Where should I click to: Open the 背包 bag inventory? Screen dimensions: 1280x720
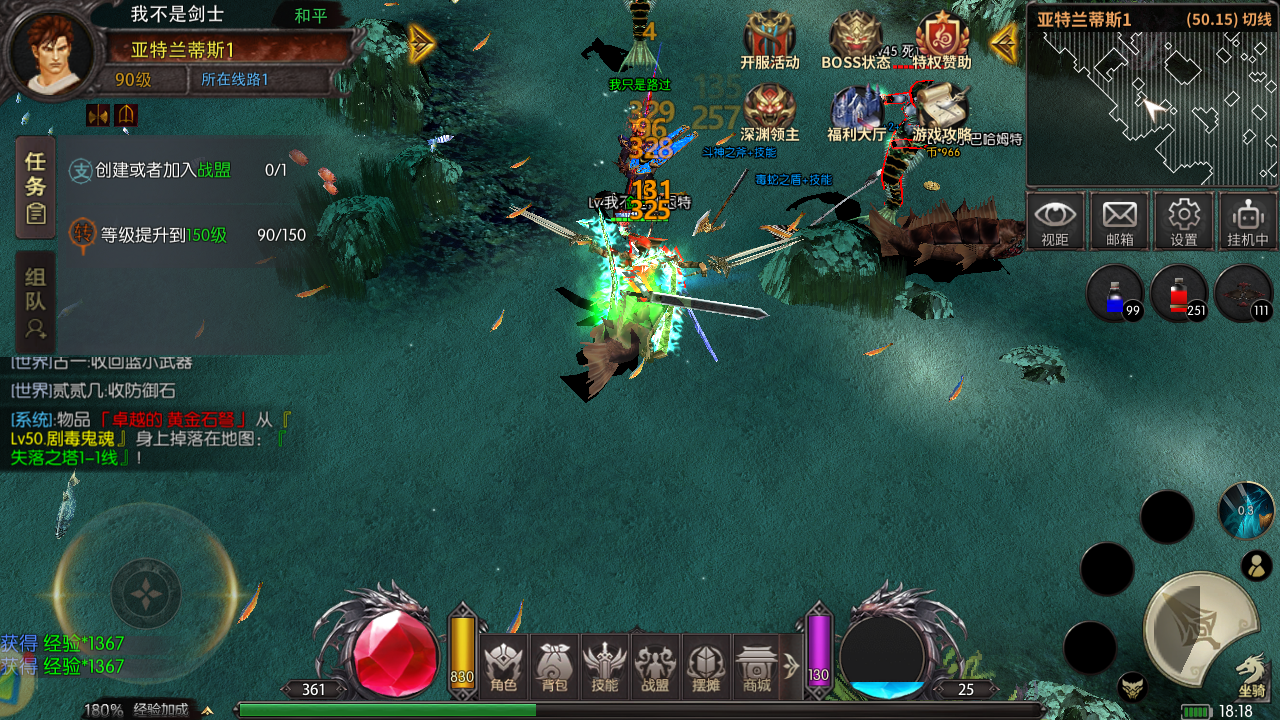coord(554,666)
